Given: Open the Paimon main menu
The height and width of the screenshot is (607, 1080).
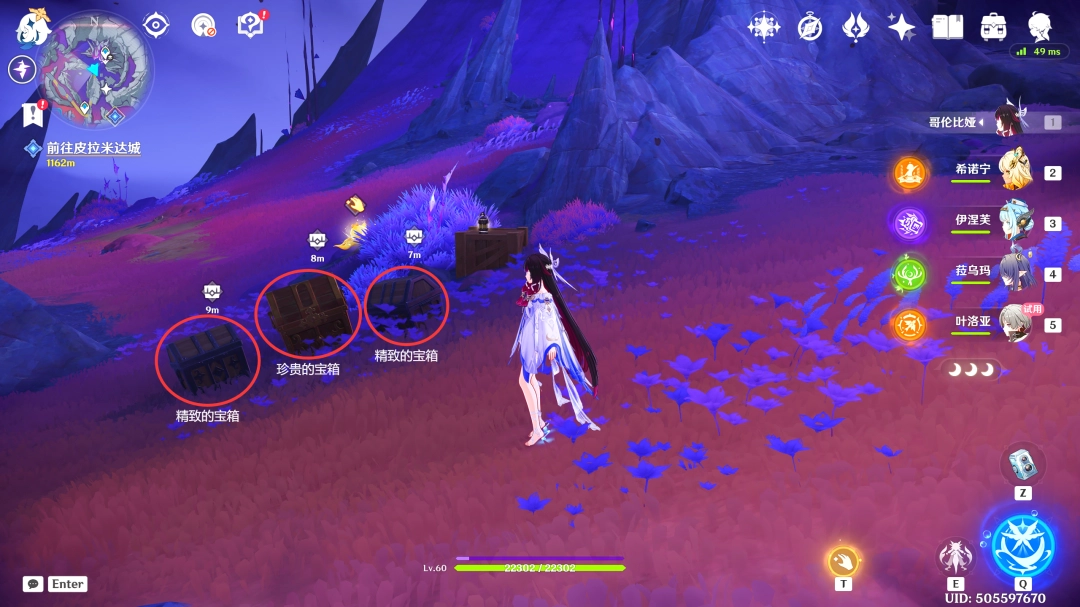Looking at the screenshot, I should click(32, 28).
